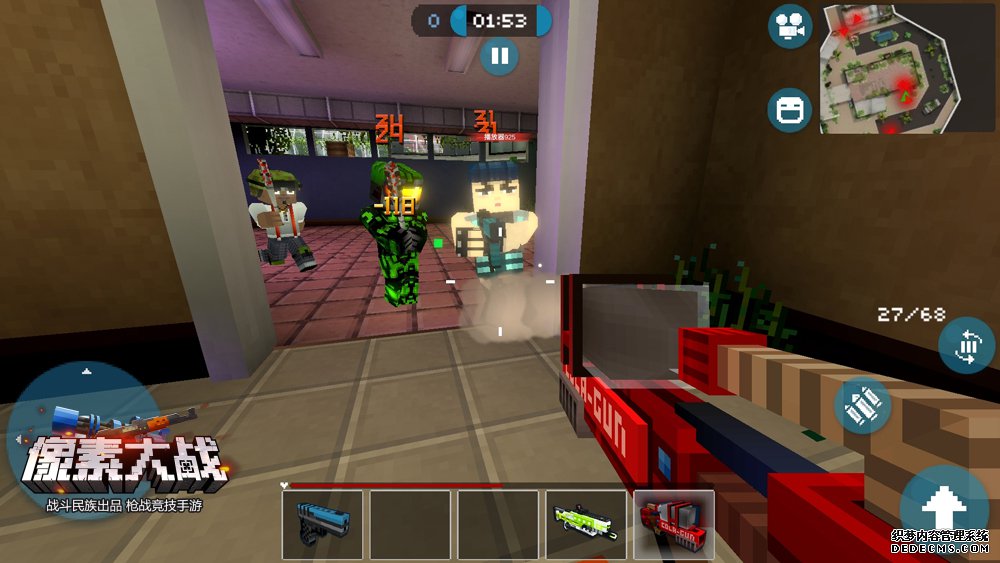Select the red Cola-Gun hotbar slot
This screenshot has width=1000, height=563.
coord(674,524)
